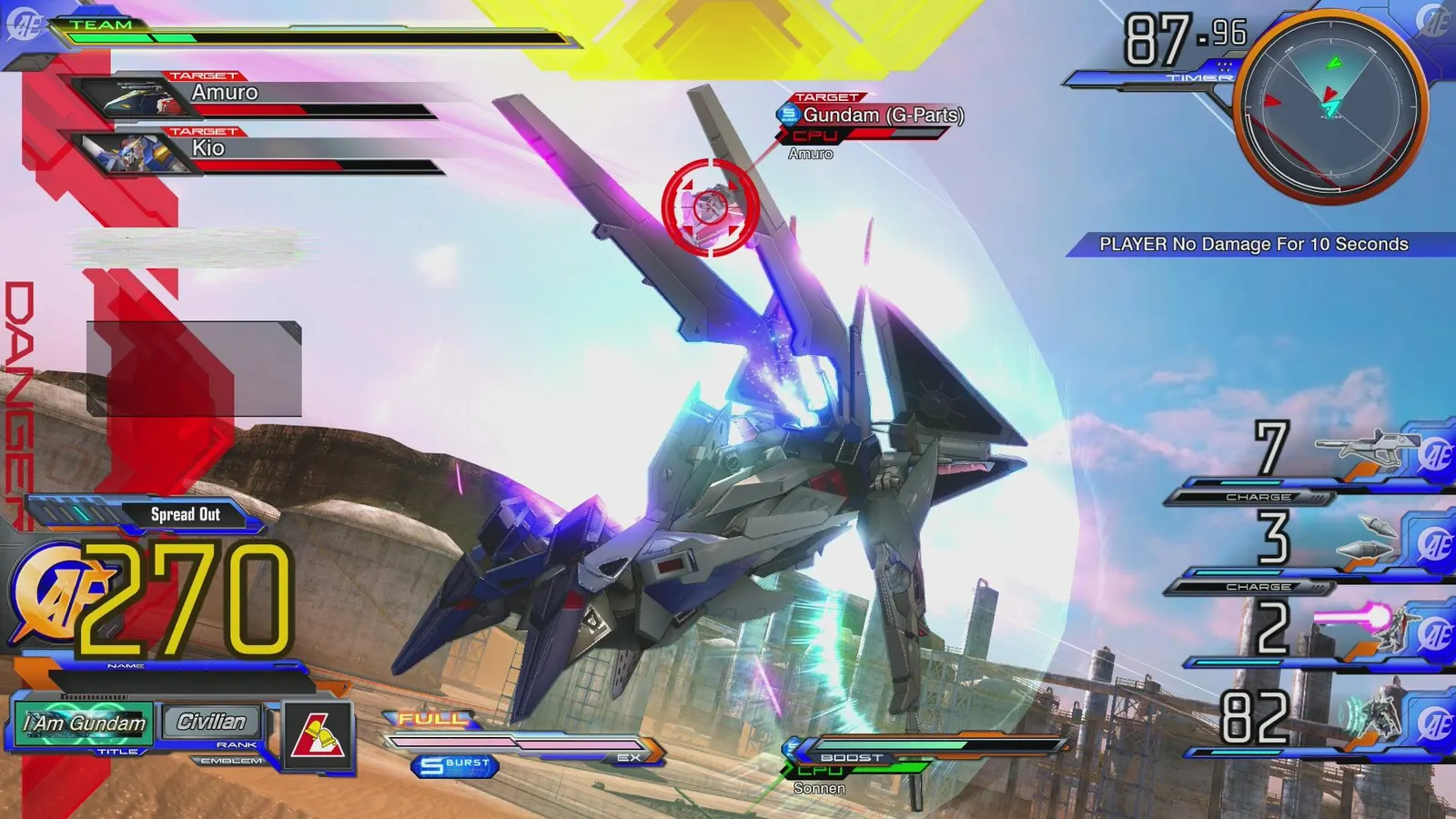Select Kio's target portrait
This screenshot has height=819, width=1456.
click(x=134, y=151)
